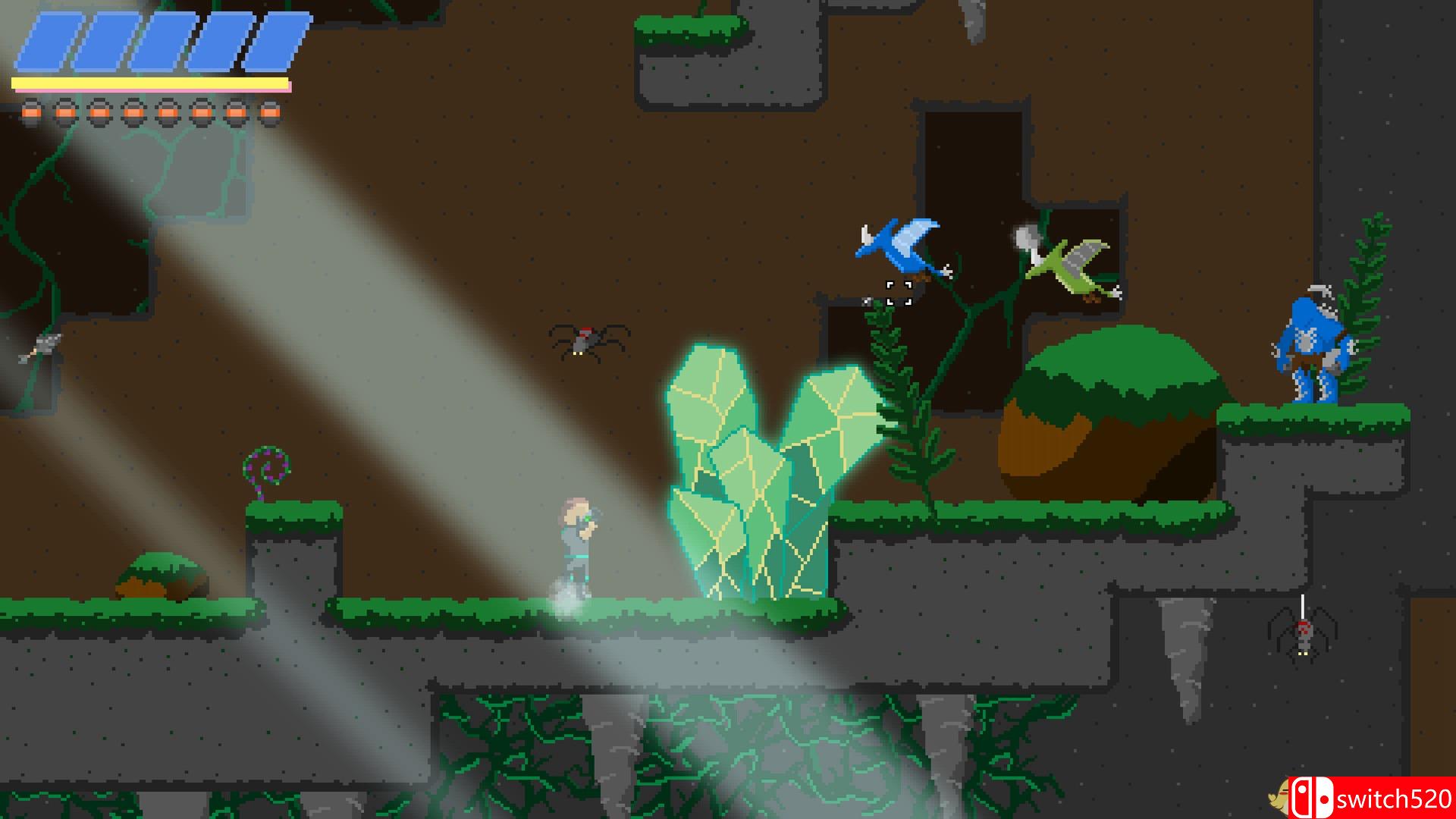Click the rightmost orange ammo orb icon
1456x819 pixels.
click(x=269, y=114)
